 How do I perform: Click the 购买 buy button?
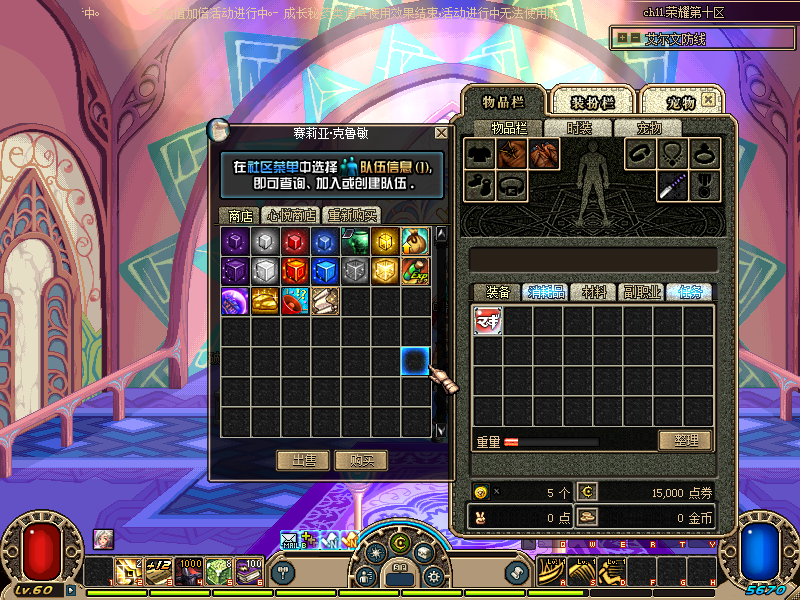[x=361, y=460]
